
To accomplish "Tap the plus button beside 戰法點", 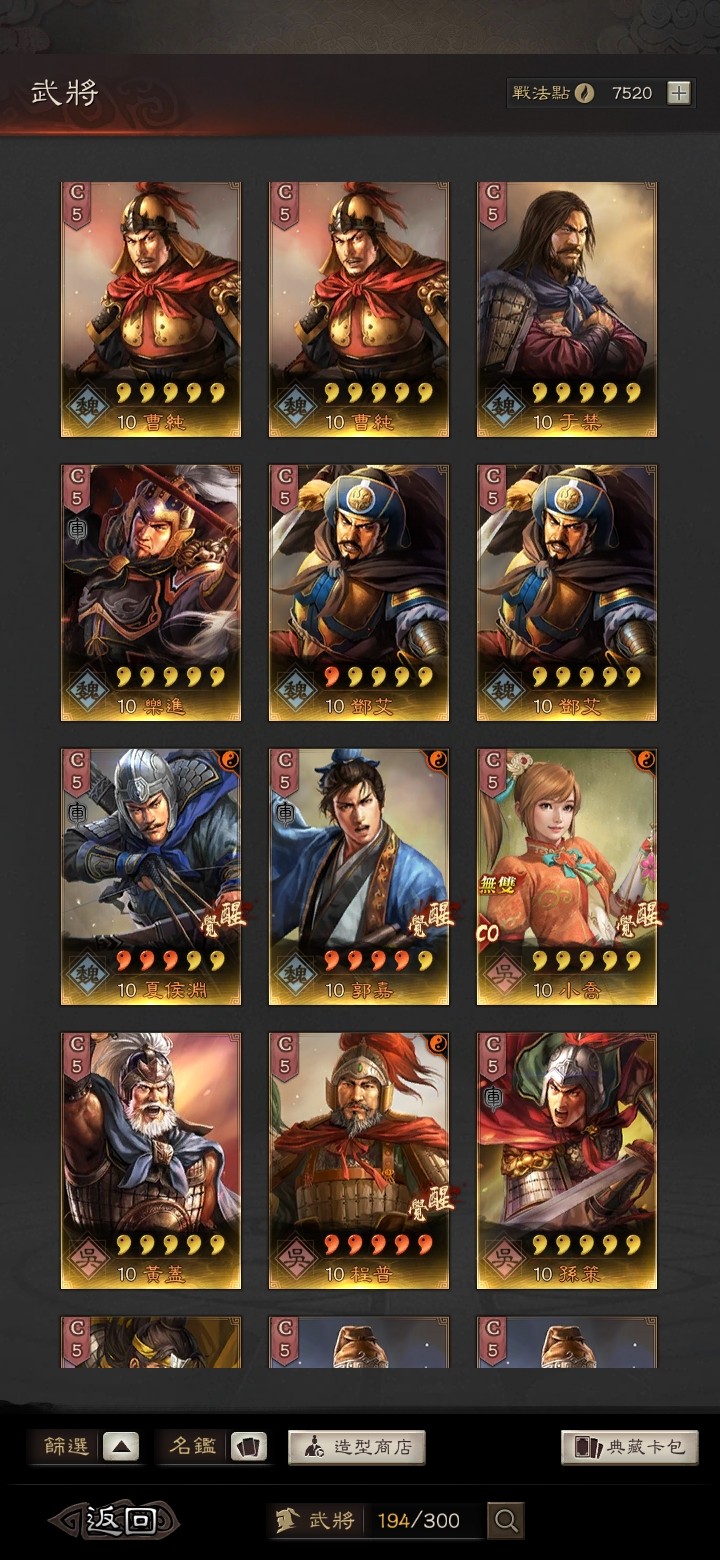I will point(679,93).
